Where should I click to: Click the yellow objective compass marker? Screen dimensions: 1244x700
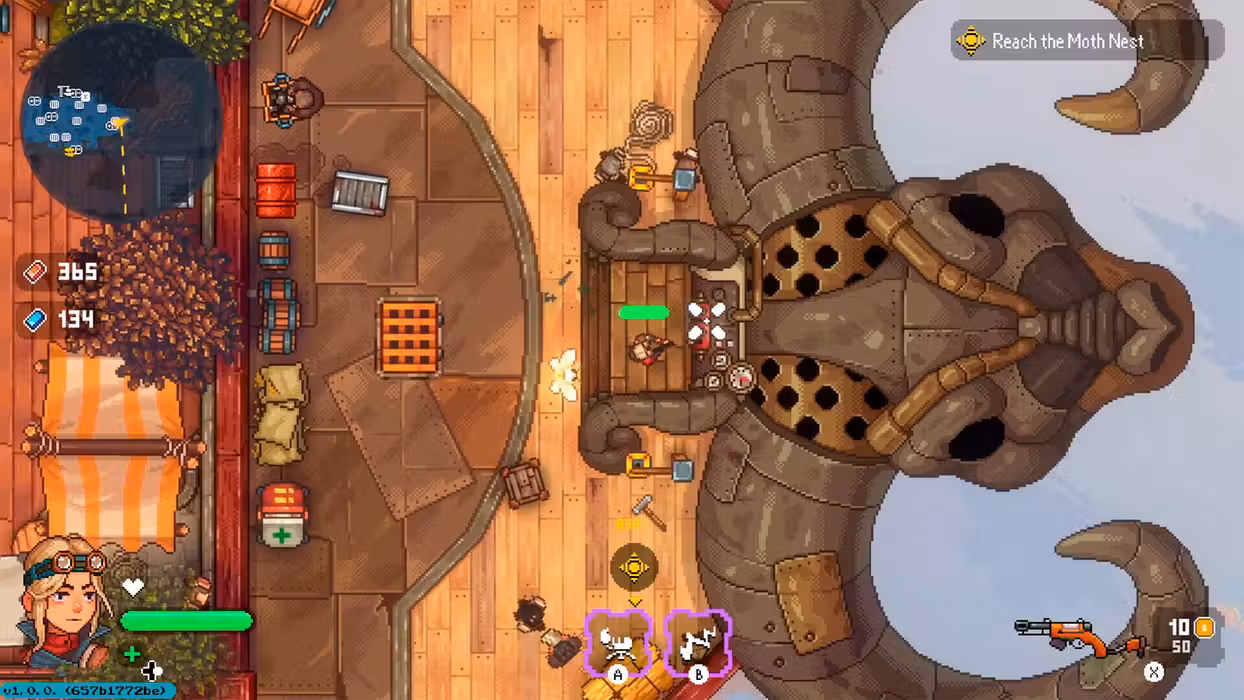coord(633,568)
